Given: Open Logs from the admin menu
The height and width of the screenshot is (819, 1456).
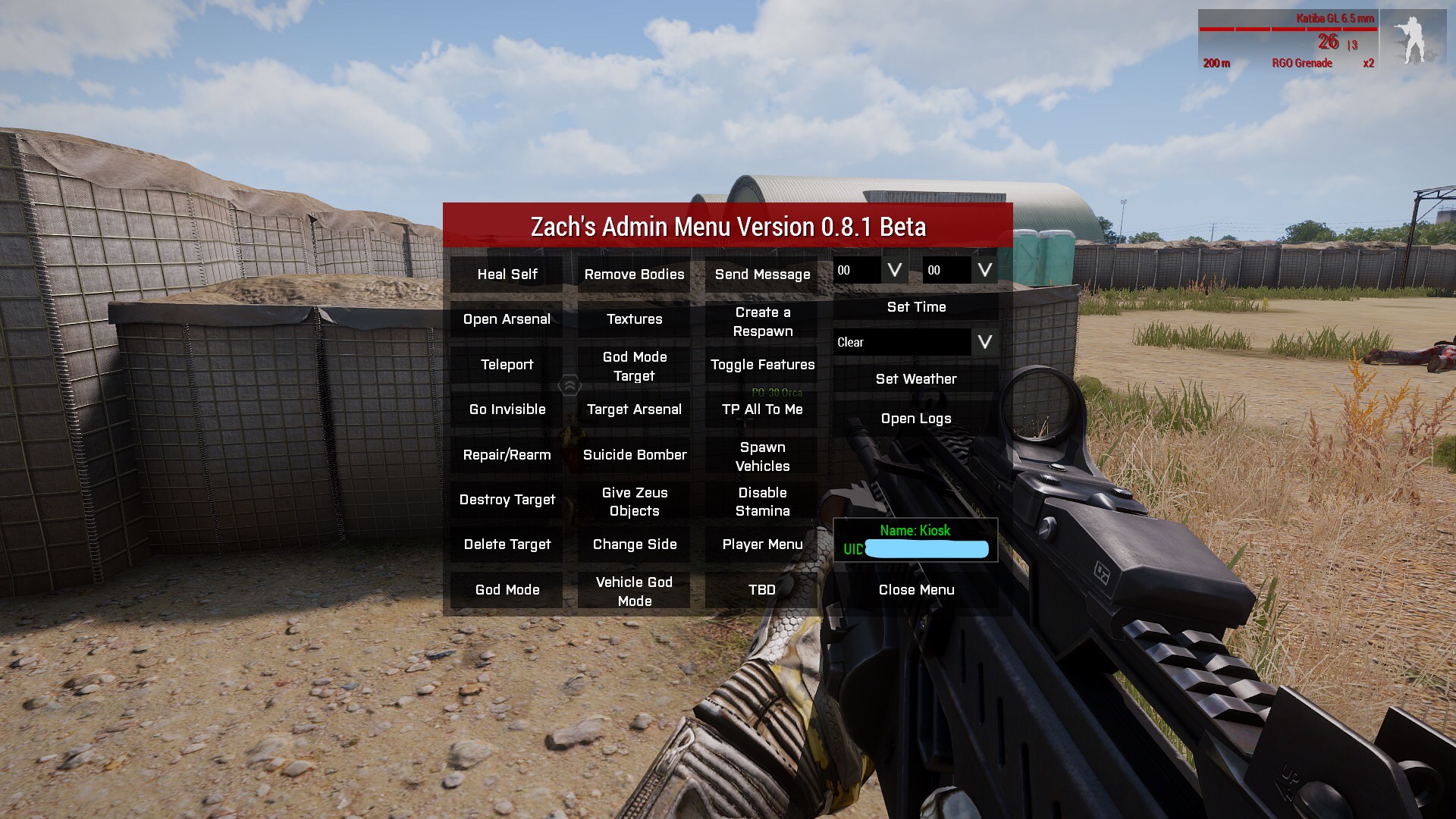Looking at the screenshot, I should (x=916, y=419).
